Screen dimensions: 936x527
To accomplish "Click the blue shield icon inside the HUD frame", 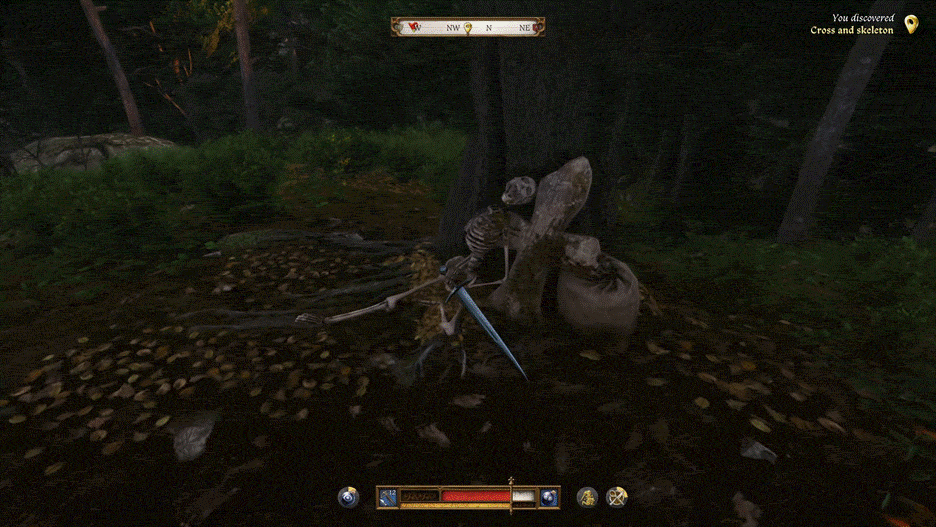I will pyautogui.click(x=549, y=497).
